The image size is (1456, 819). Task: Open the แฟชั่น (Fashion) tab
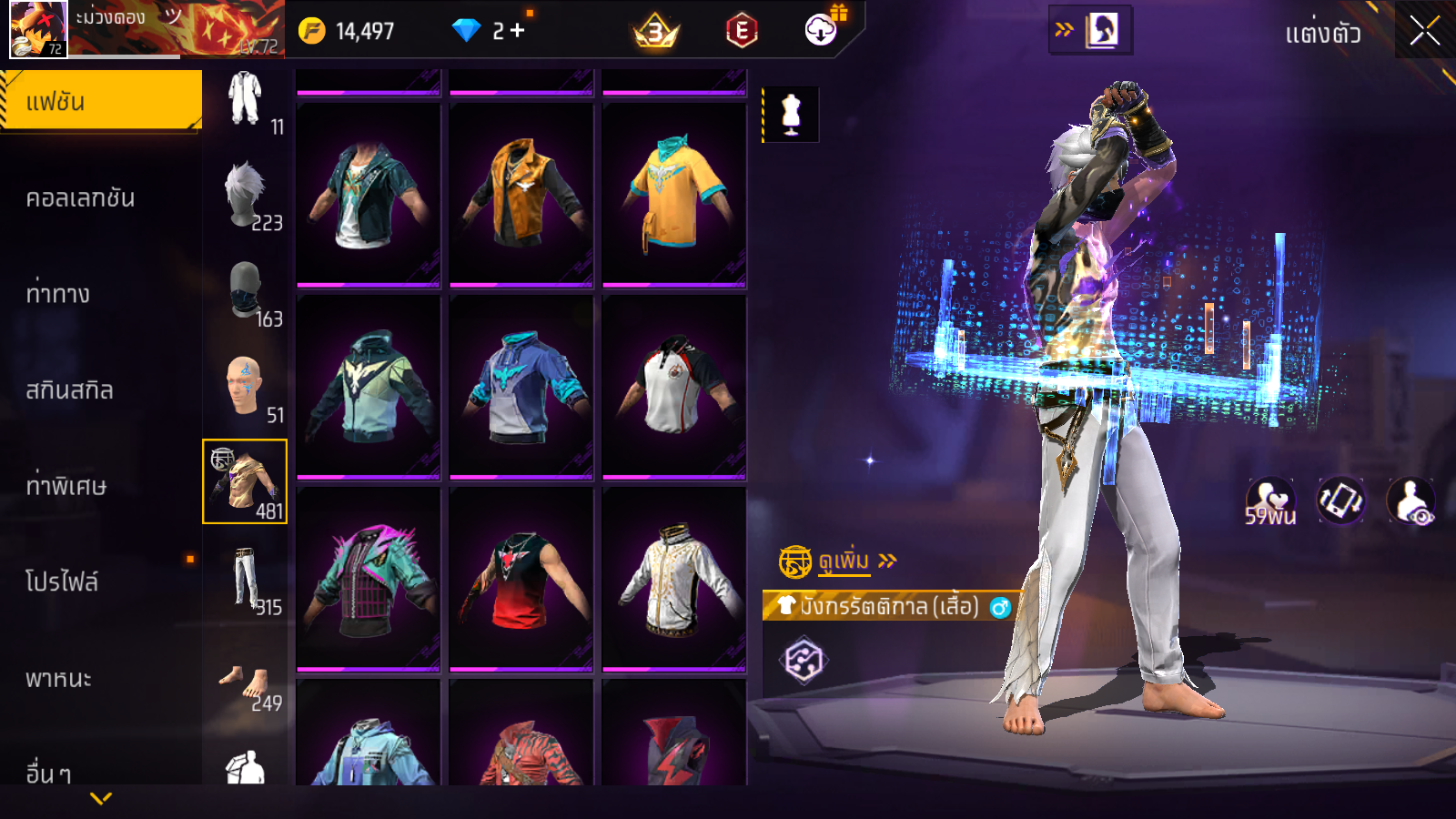pos(100,101)
